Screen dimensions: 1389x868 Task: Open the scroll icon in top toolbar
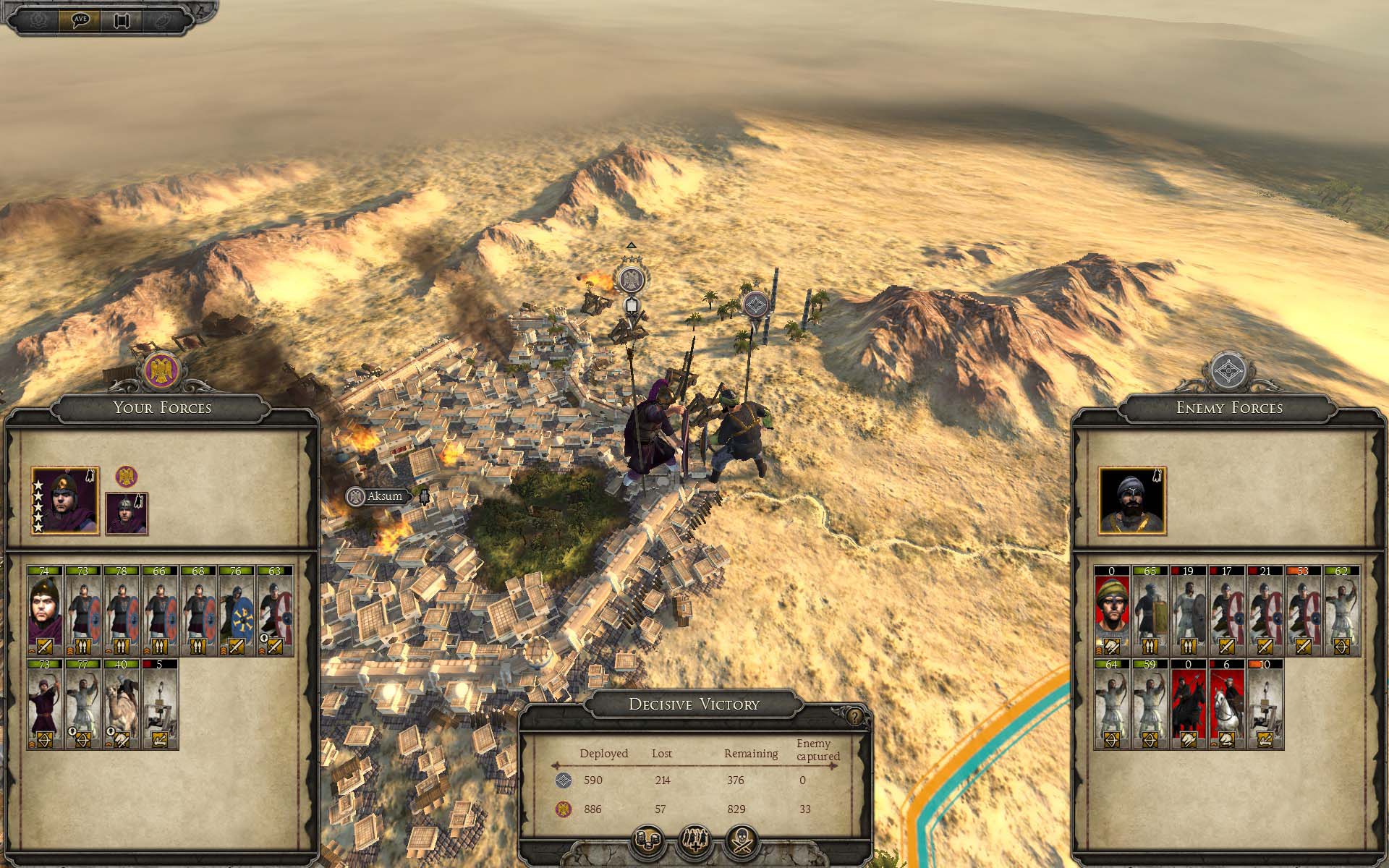pyautogui.click(x=121, y=20)
